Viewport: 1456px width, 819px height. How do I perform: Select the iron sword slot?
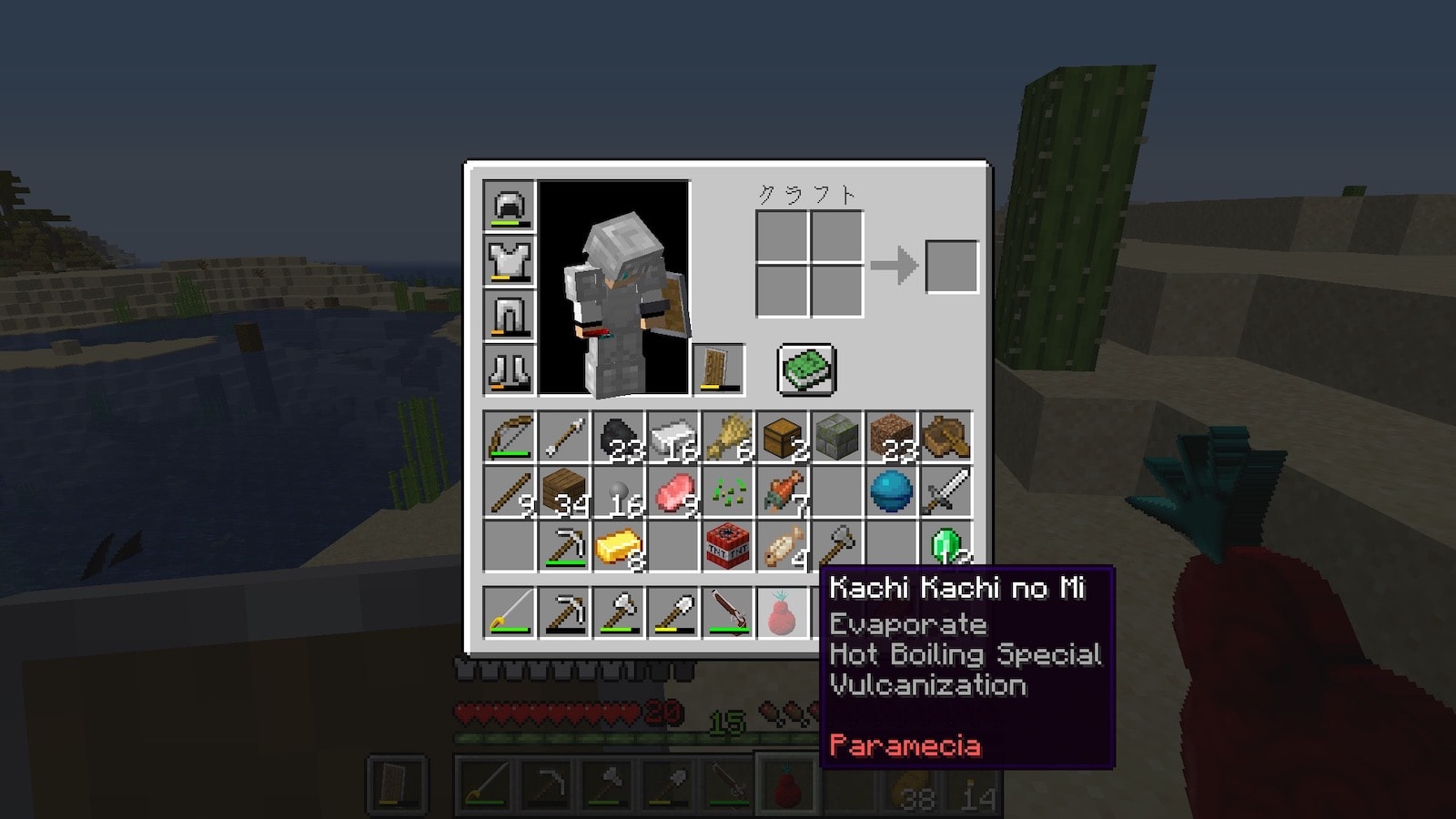point(946,492)
